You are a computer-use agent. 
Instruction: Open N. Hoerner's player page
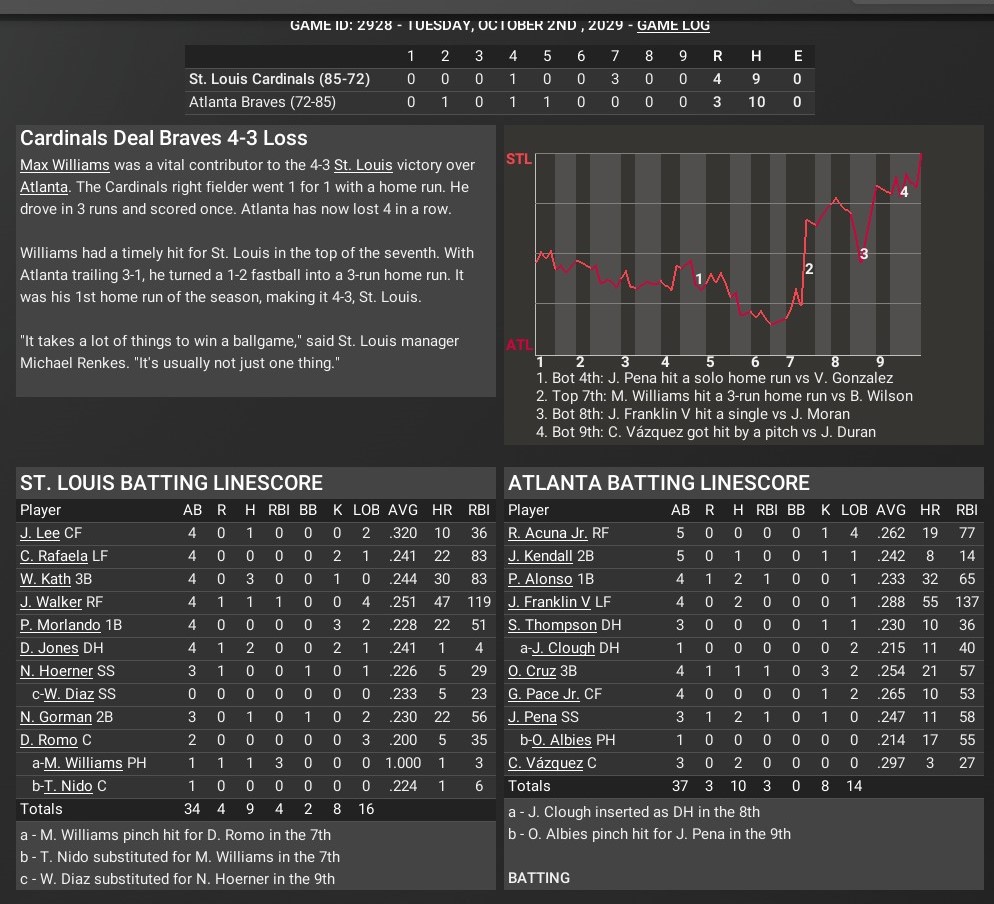(56, 671)
